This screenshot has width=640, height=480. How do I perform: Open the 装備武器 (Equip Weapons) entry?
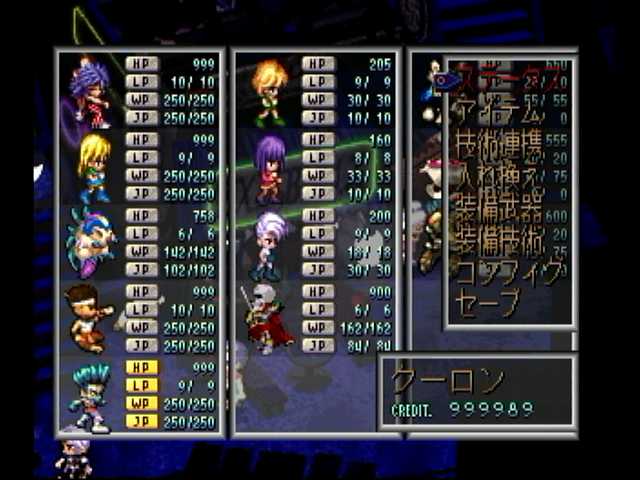[498, 211]
